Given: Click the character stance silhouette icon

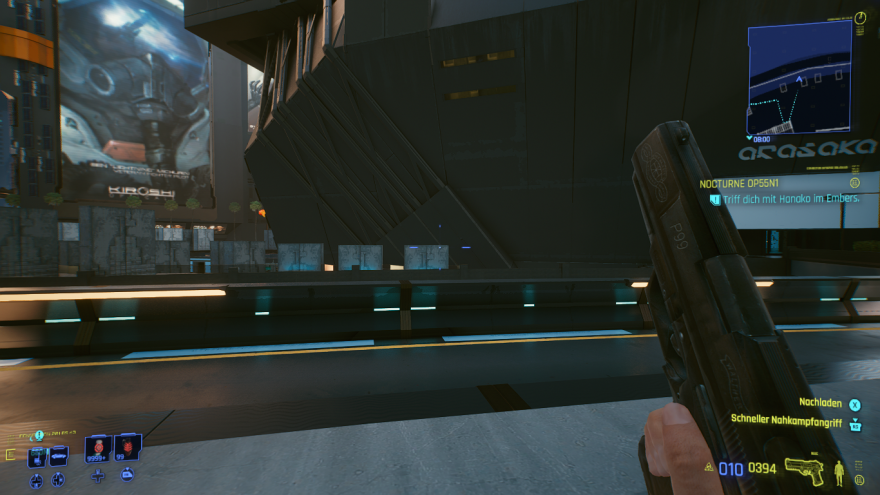Looking at the screenshot, I should 840,472.
